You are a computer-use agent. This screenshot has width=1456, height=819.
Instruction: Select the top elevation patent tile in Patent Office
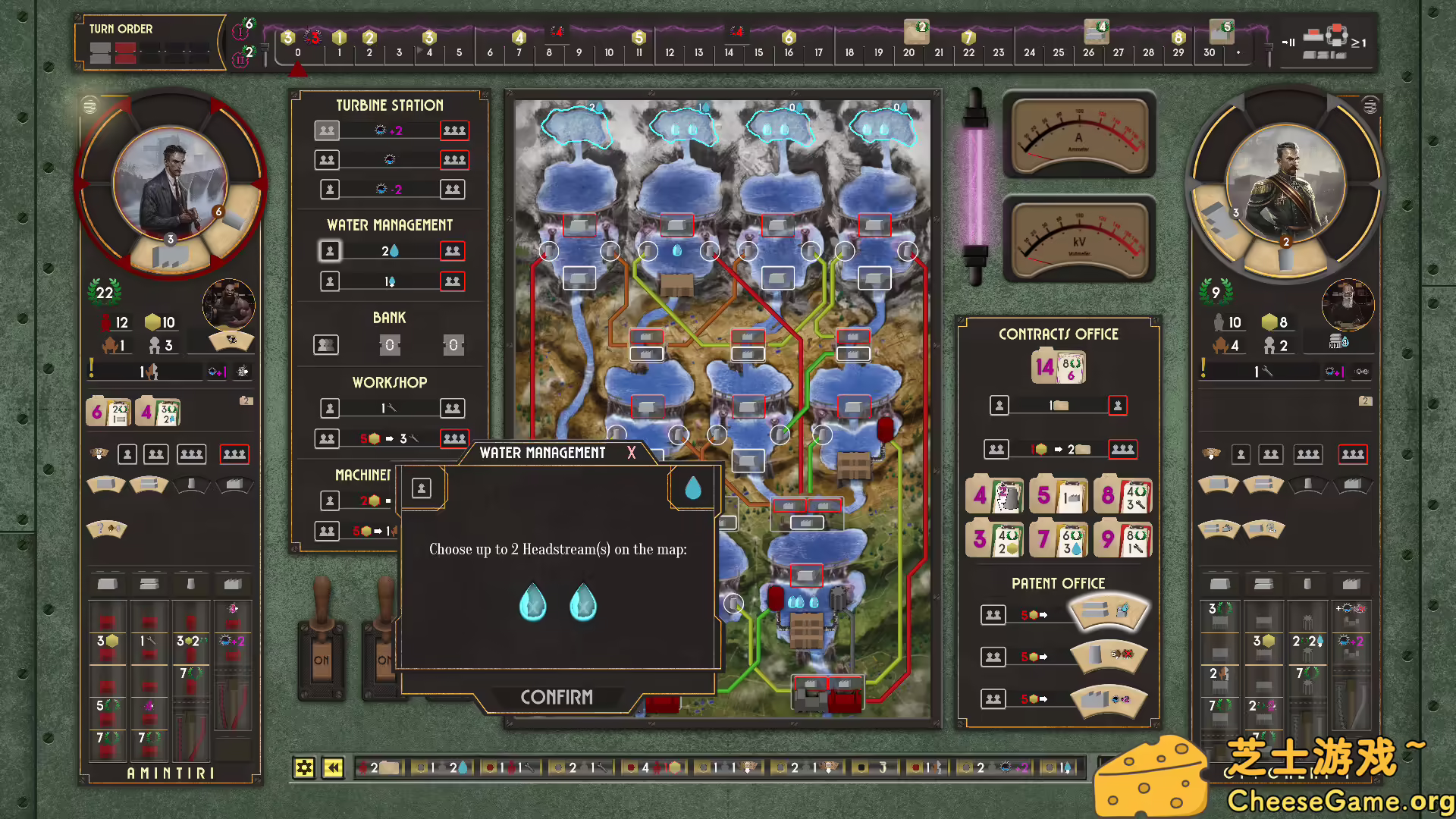tap(1109, 614)
